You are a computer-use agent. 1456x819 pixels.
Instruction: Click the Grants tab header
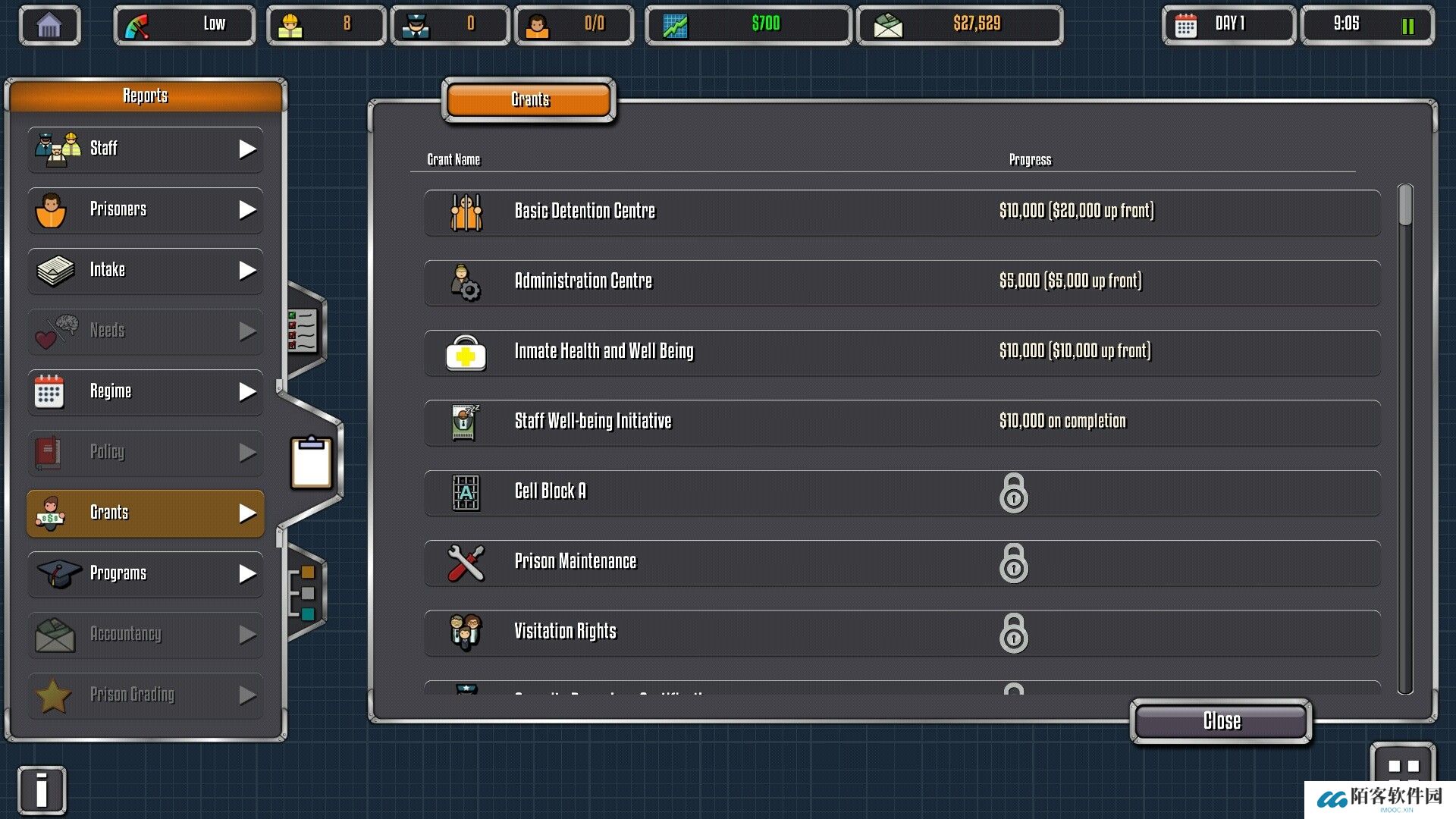pos(529,100)
